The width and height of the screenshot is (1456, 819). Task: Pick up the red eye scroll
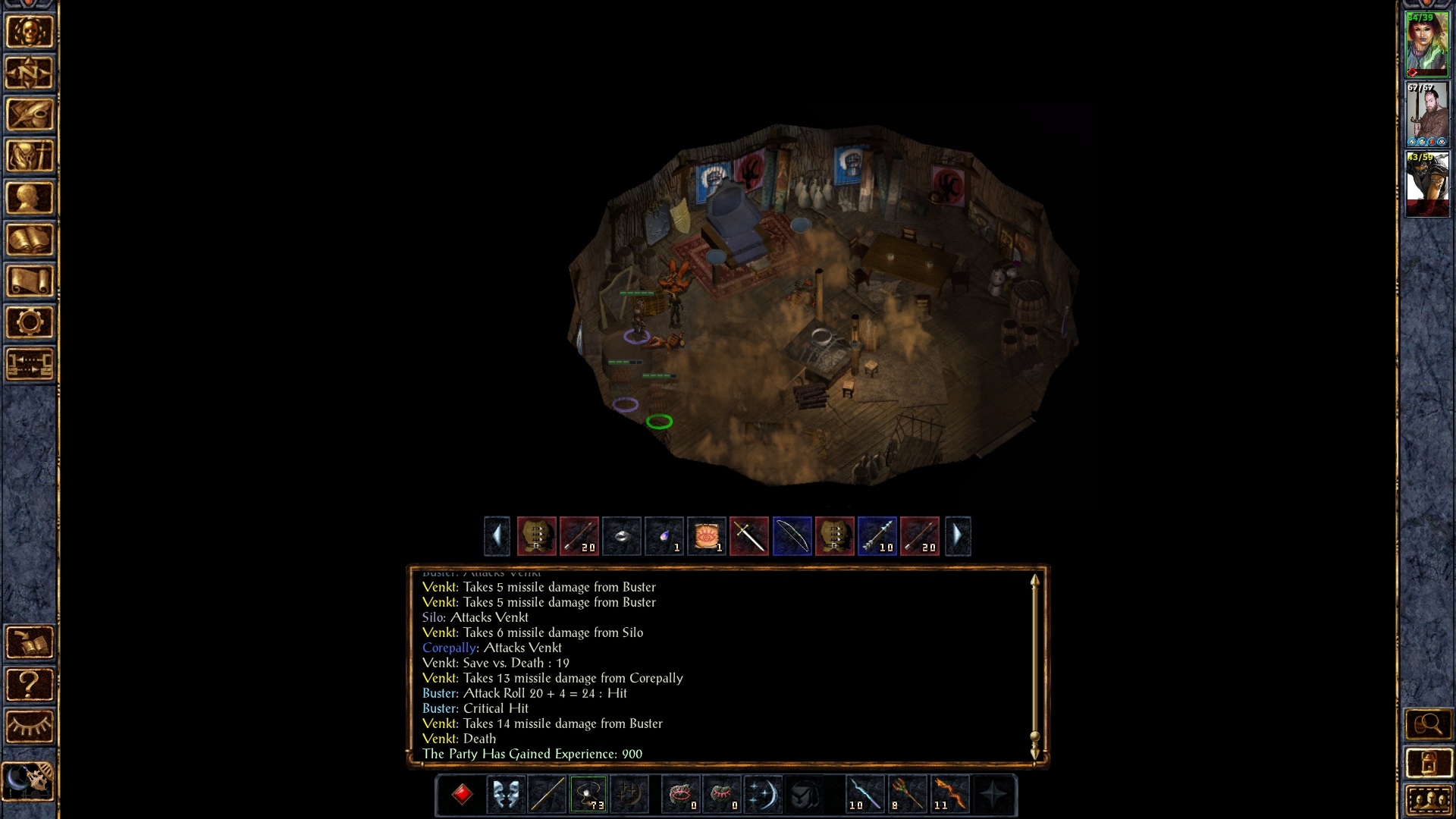point(707,537)
